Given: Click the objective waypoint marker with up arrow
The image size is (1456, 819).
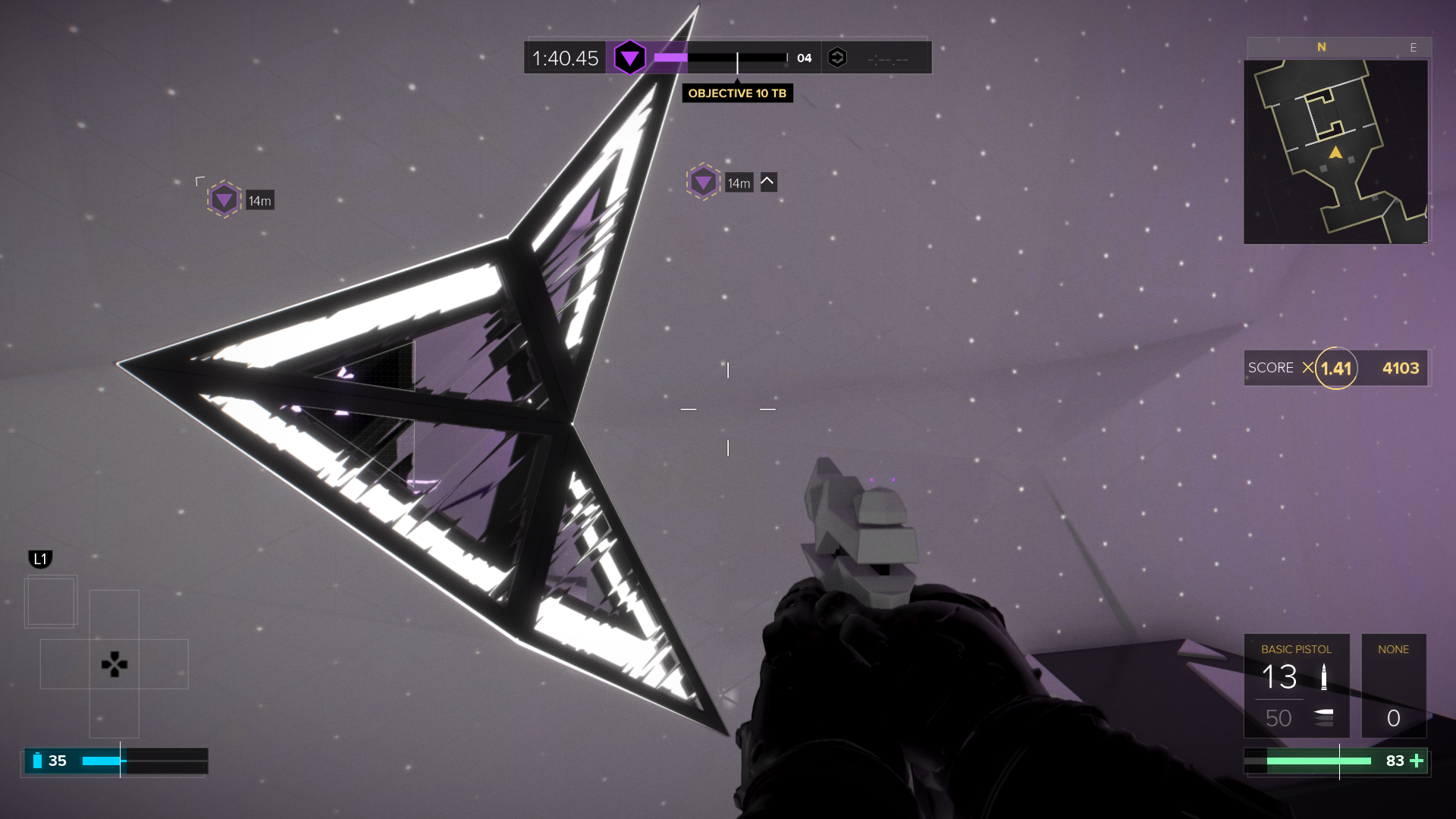Looking at the screenshot, I should (704, 182).
